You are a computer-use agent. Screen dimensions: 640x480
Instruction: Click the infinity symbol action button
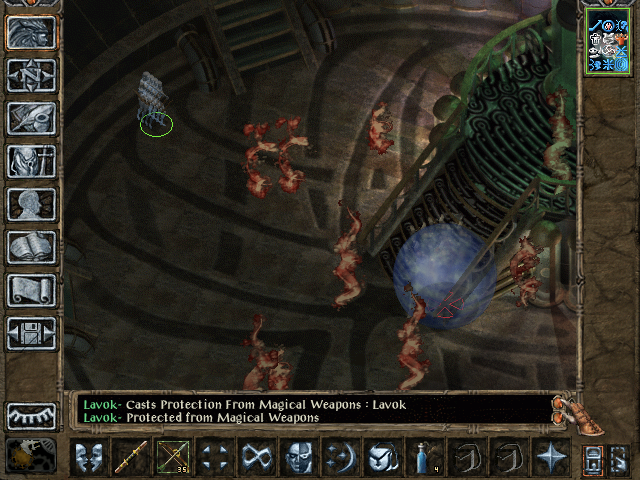(257, 457)
